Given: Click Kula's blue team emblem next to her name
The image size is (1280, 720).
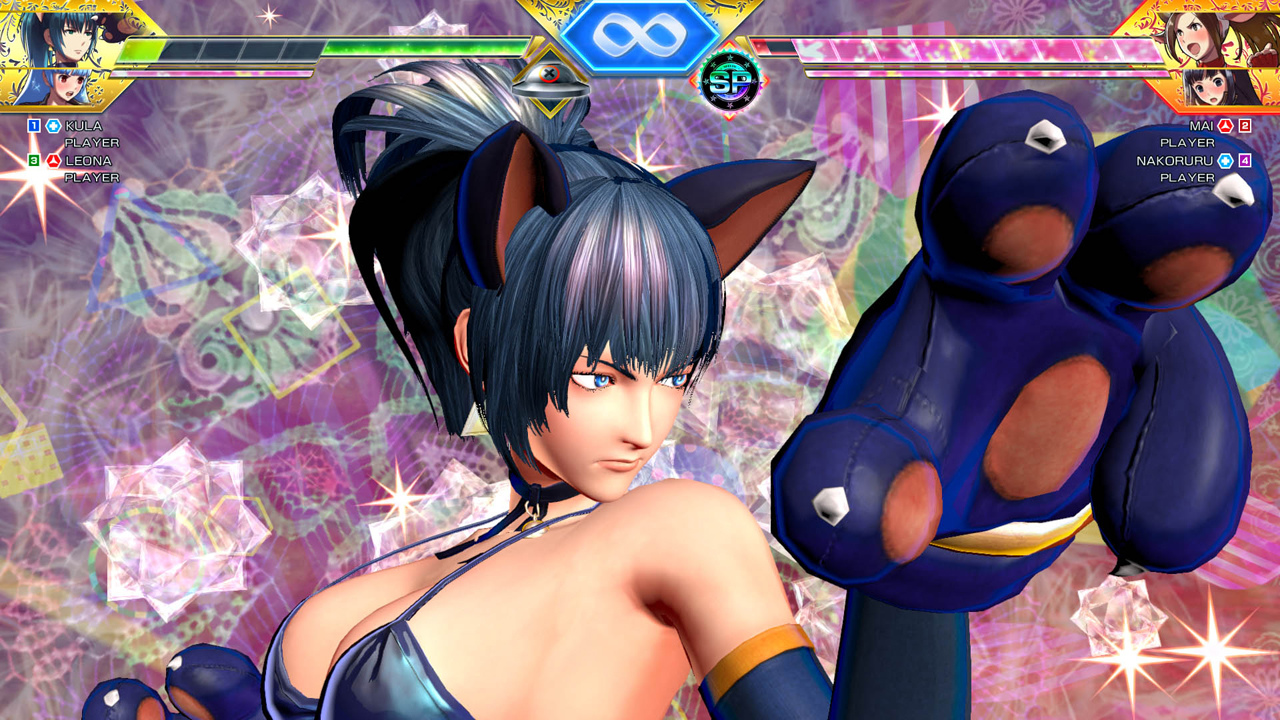Looking at the screenshot, I should tap(52, 126).
